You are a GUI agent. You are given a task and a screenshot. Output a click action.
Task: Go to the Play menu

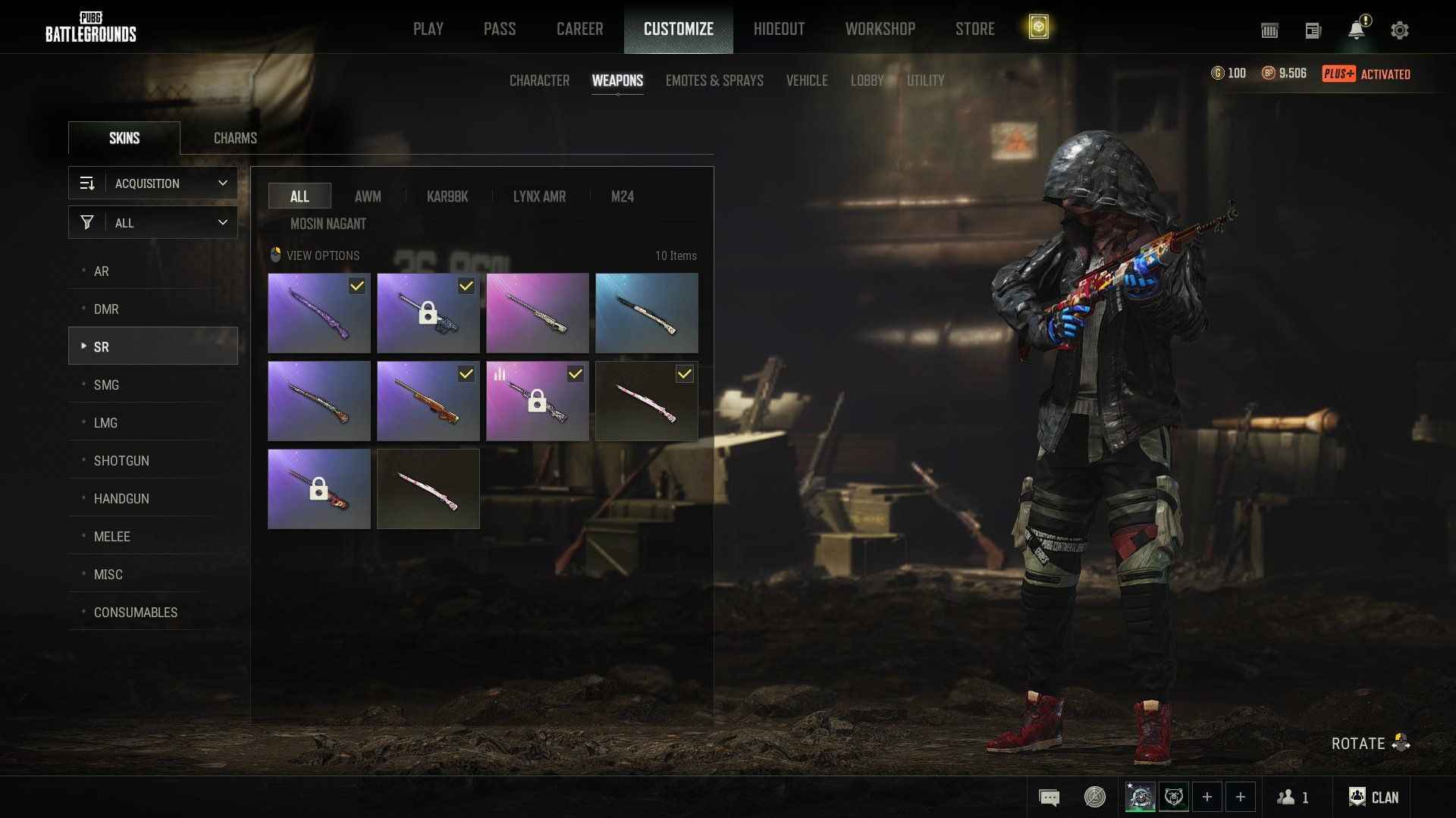tap(428, 29)
